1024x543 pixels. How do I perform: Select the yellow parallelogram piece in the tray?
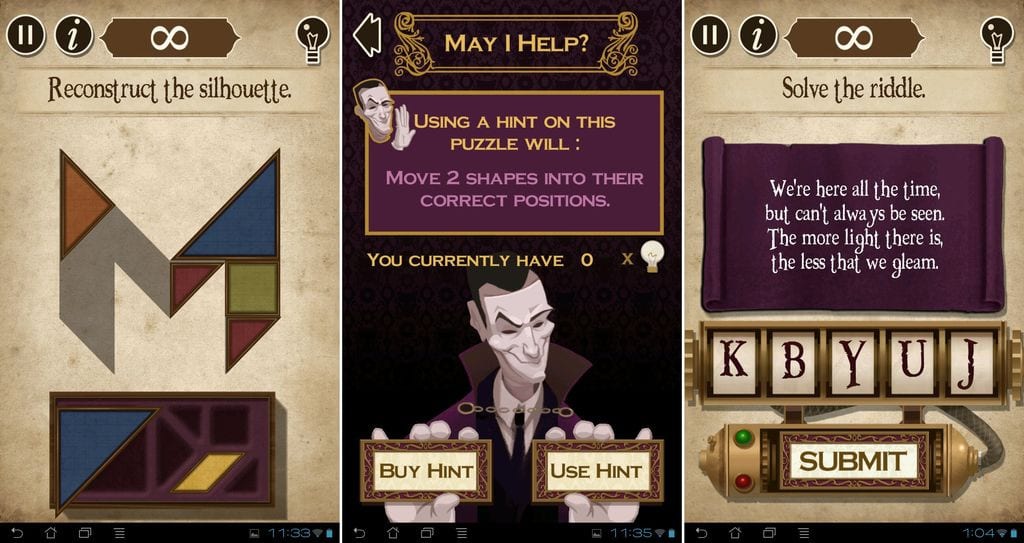[x=209, y=471]
